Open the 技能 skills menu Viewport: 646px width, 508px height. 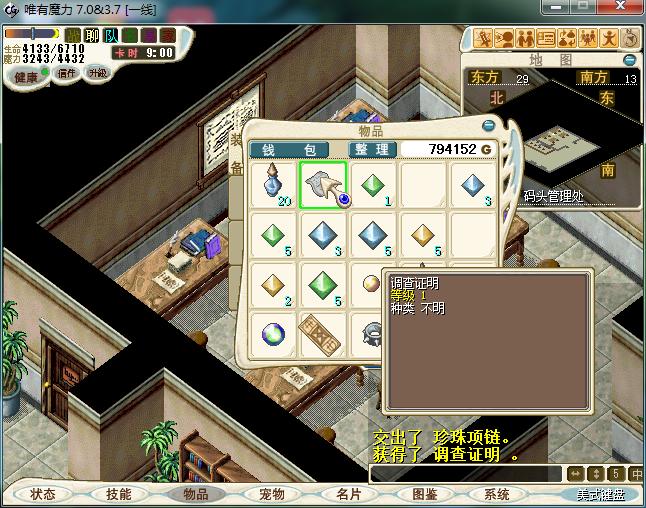(x=119, y=494)
